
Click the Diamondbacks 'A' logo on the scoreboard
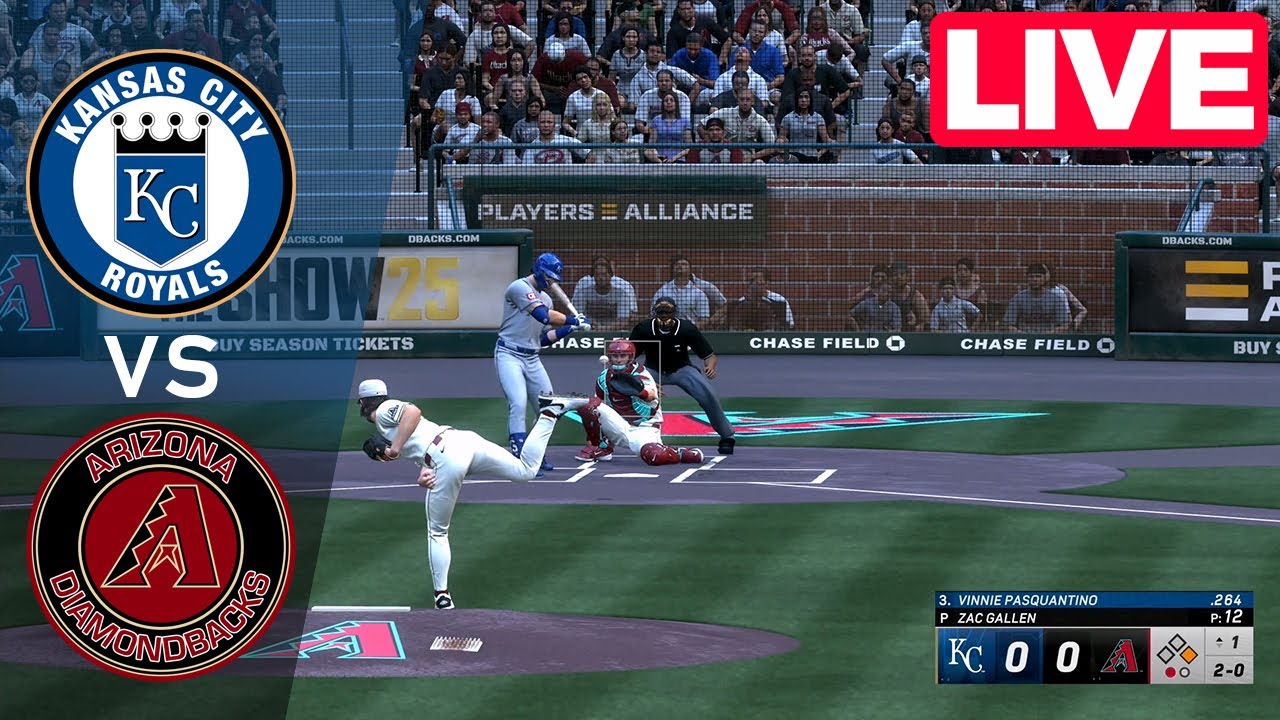pyautogui.click(x=1121, y=656)
